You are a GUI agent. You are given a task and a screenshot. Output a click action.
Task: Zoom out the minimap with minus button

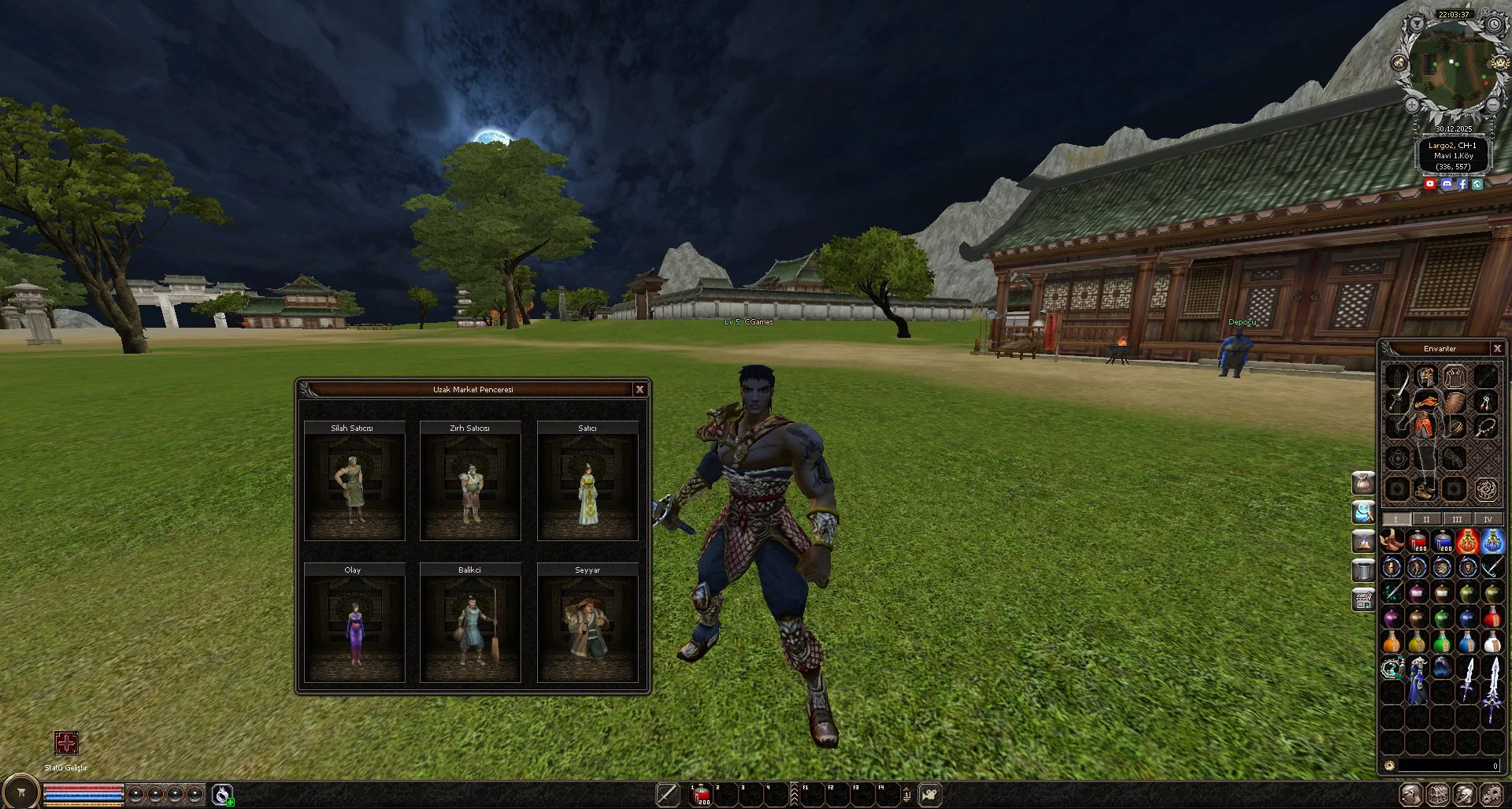tap(1492, 104)
